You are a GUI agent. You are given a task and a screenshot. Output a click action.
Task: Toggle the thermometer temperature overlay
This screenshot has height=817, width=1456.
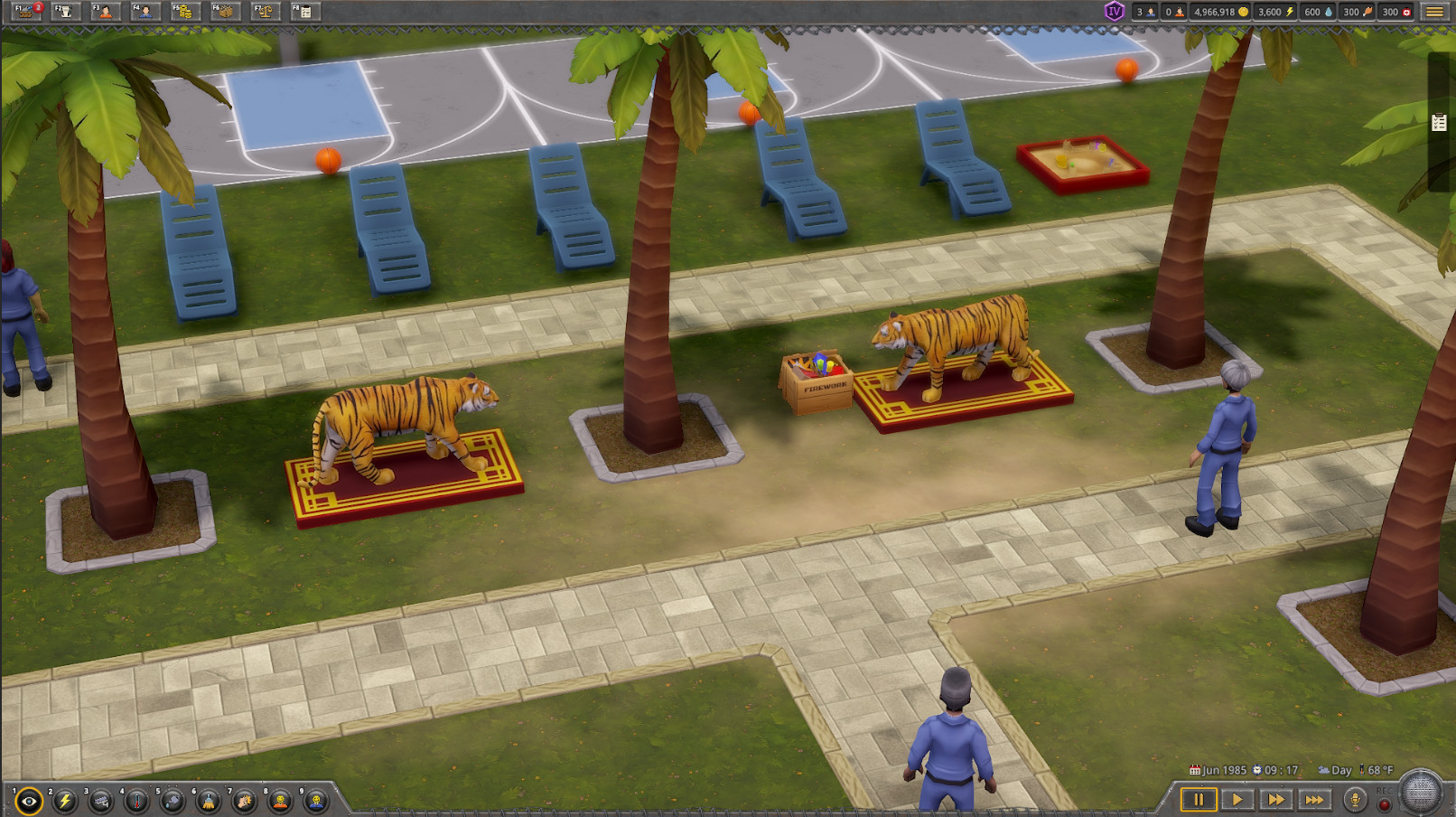136,800
